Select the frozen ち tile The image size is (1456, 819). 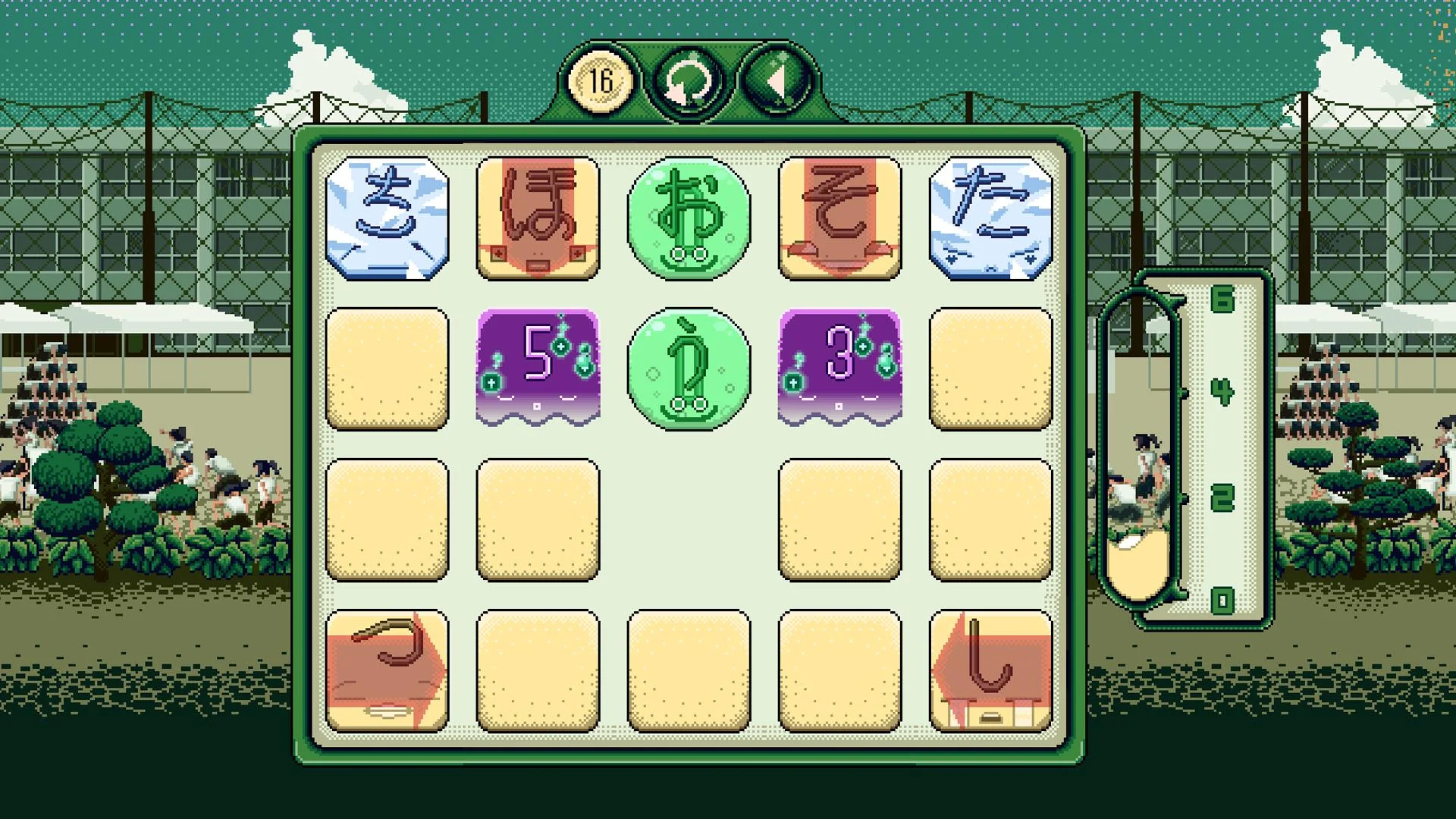(x=385, y=218)
